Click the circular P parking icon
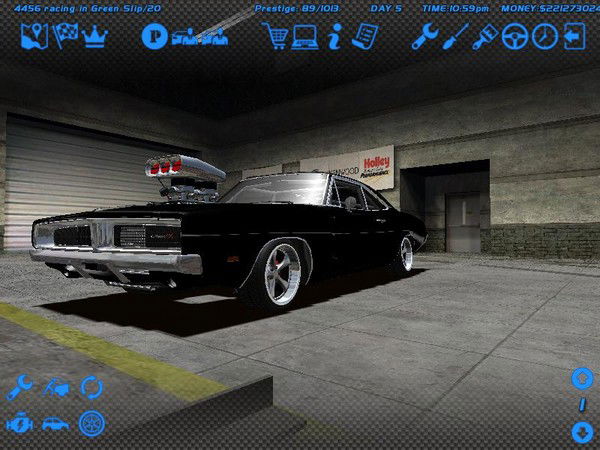Screen dimensions: 600x450 [153, 38]
